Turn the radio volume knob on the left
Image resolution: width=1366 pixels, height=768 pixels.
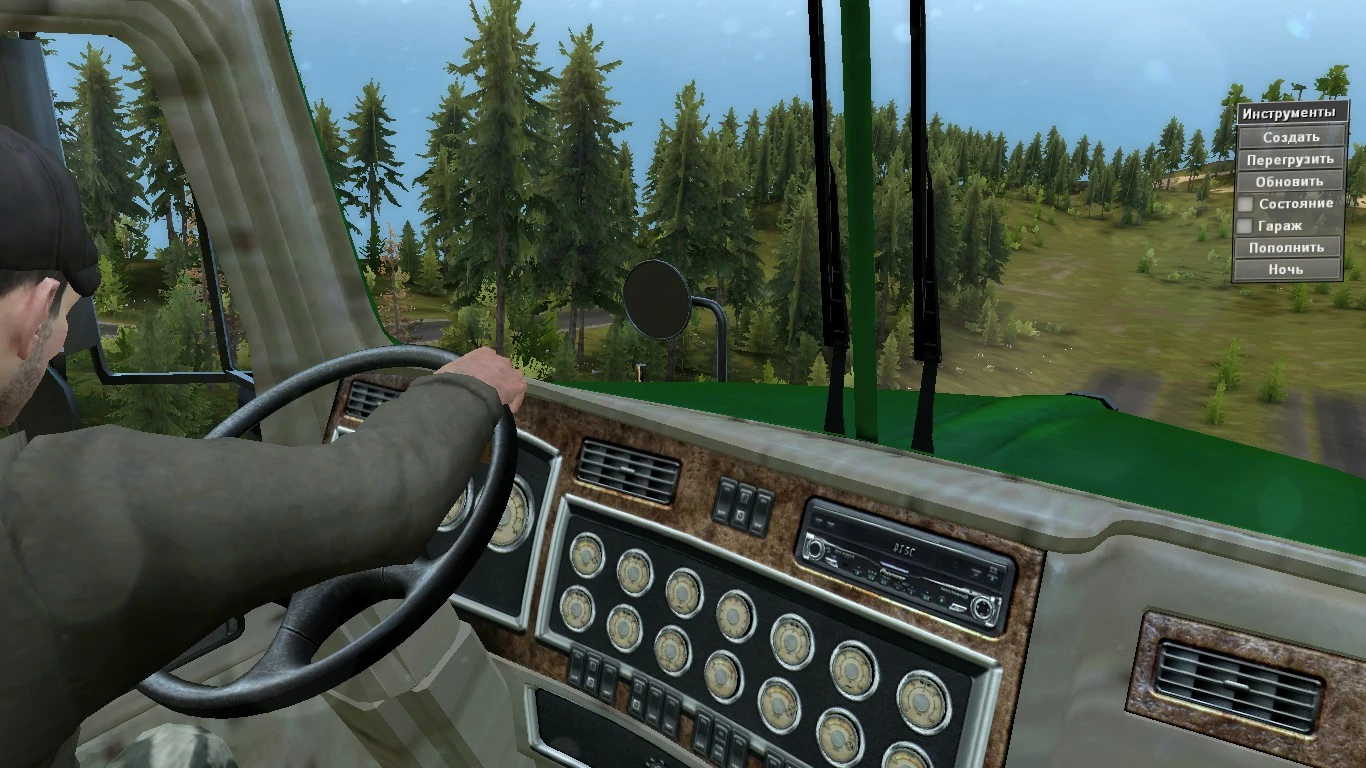(x=816, y=549)
